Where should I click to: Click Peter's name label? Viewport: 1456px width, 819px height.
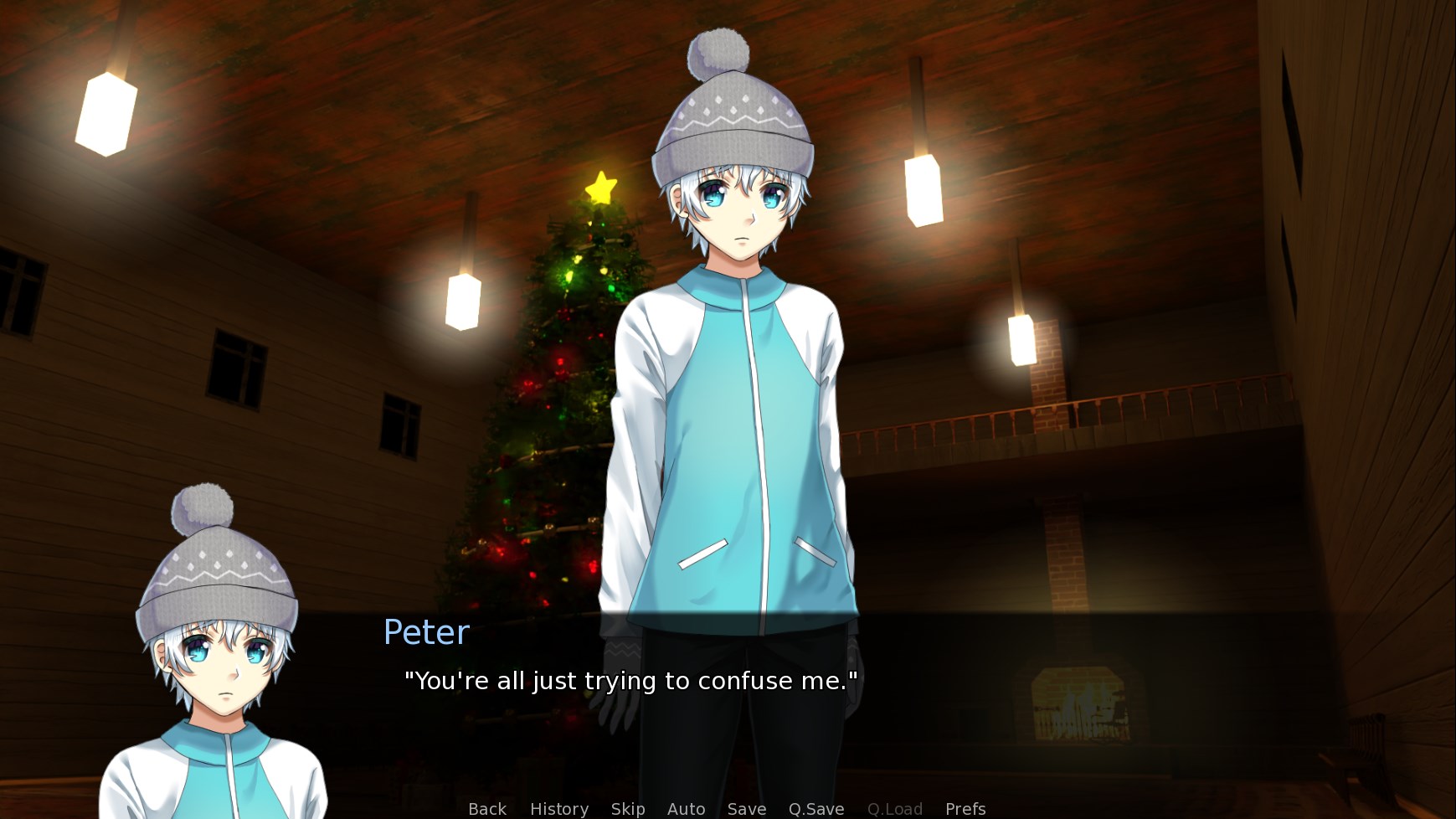(x=425, y=631)
